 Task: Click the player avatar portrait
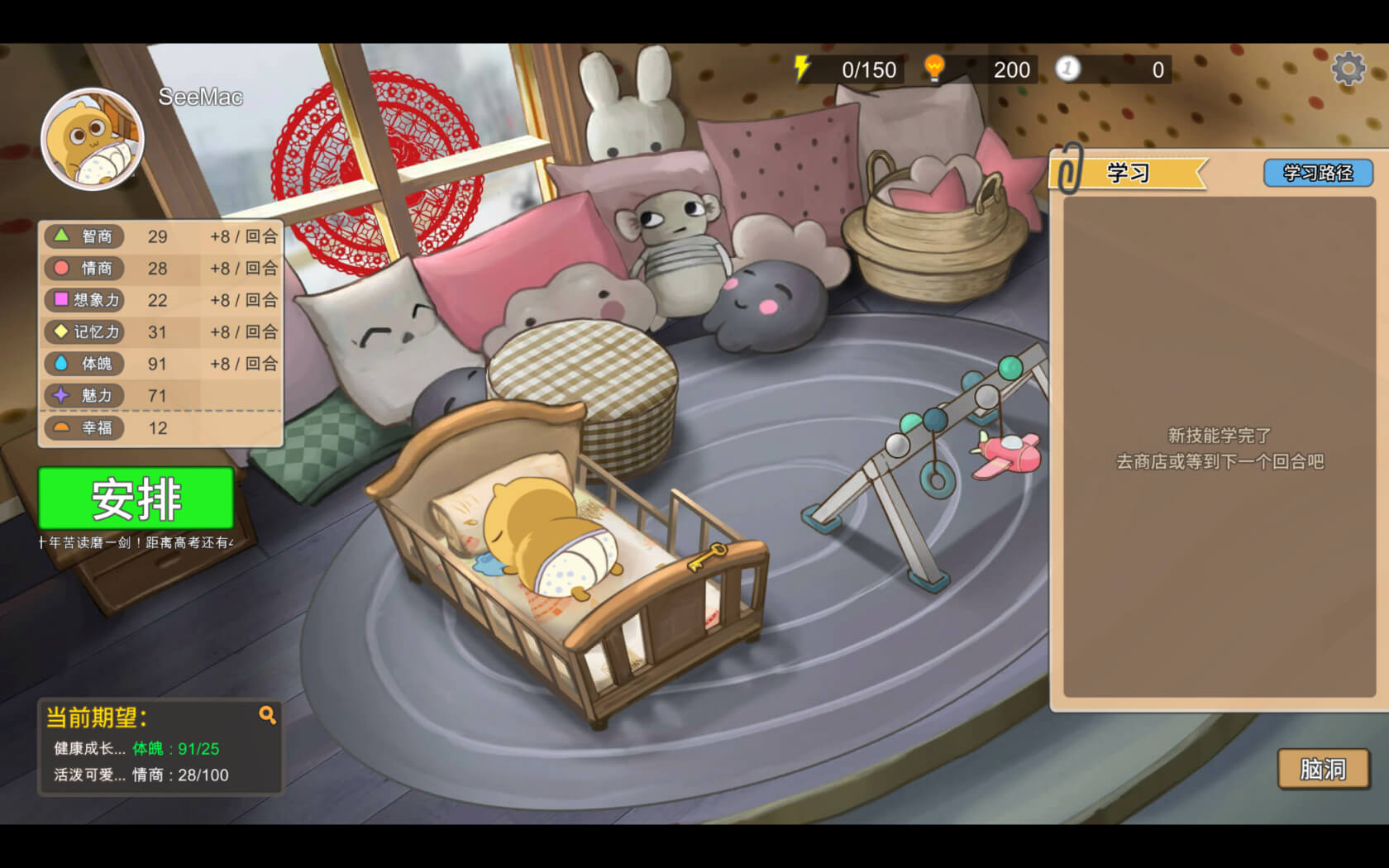[x=93, y=140]
